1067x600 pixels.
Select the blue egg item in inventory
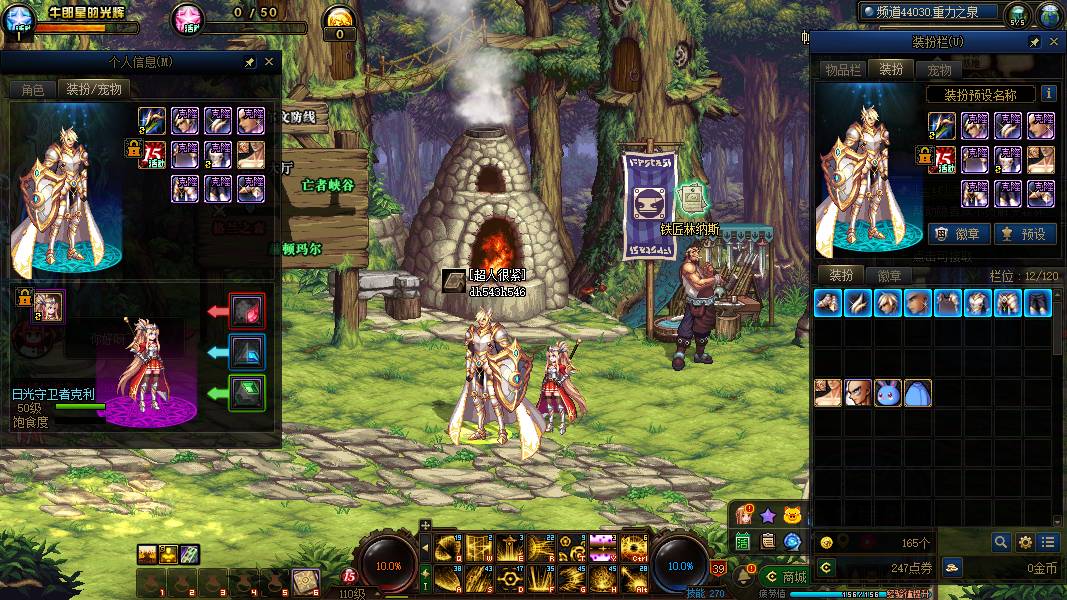(918, 393)
